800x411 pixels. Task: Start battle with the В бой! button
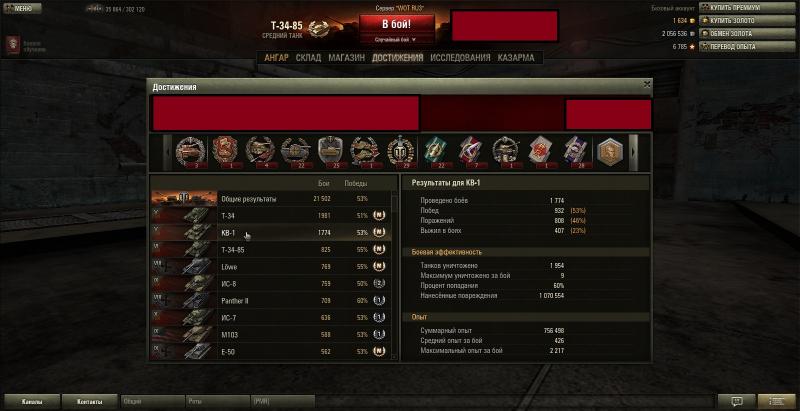(x=395, y=23)
